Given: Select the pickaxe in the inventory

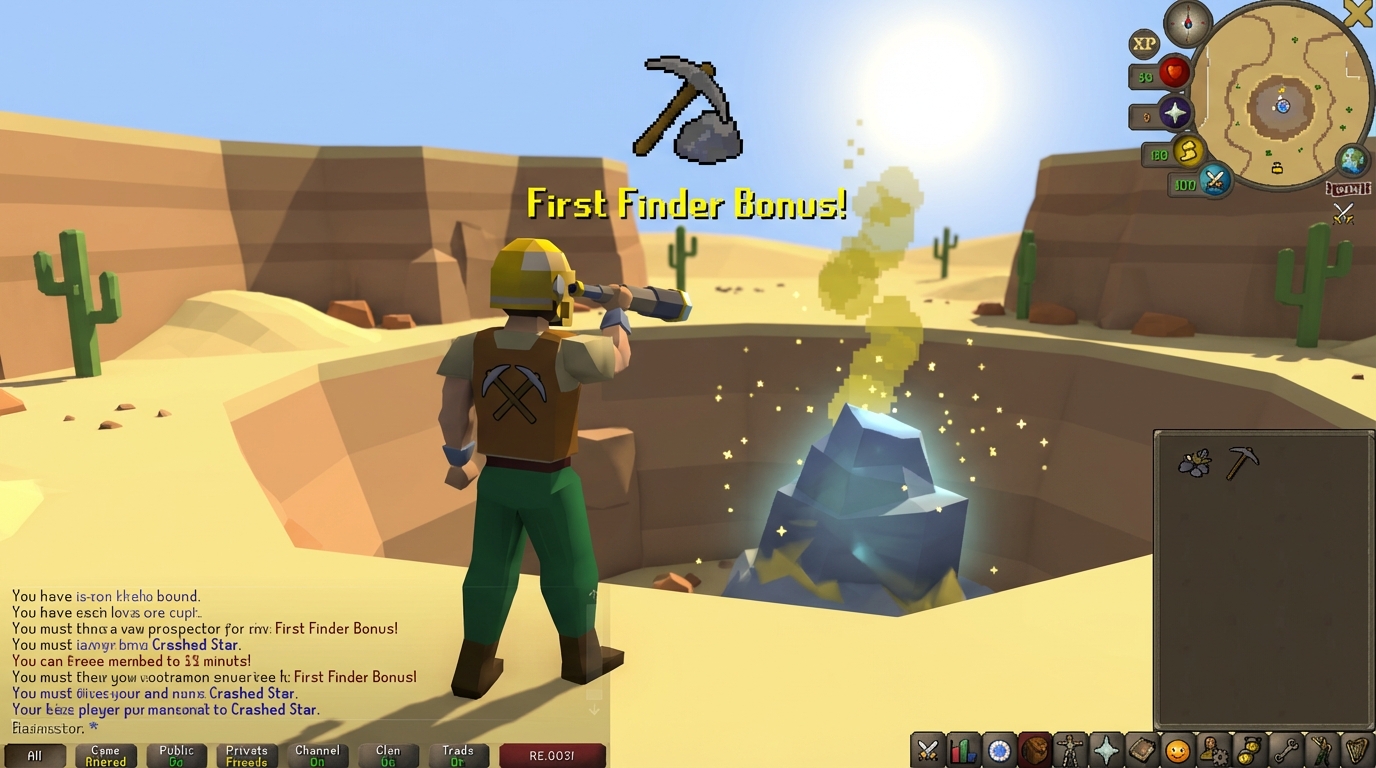Looking at the screenshot, I should [x=1242, y=462].
